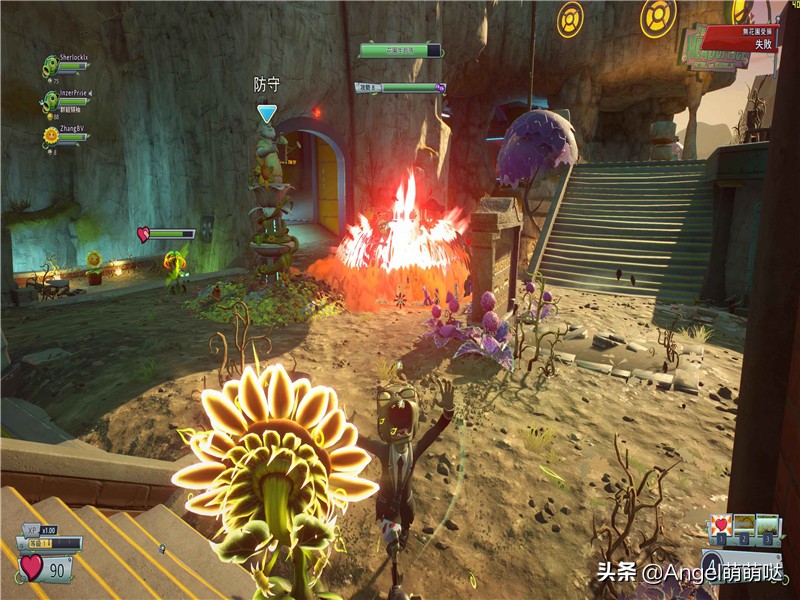Activate the ability in slot 2

744,525
